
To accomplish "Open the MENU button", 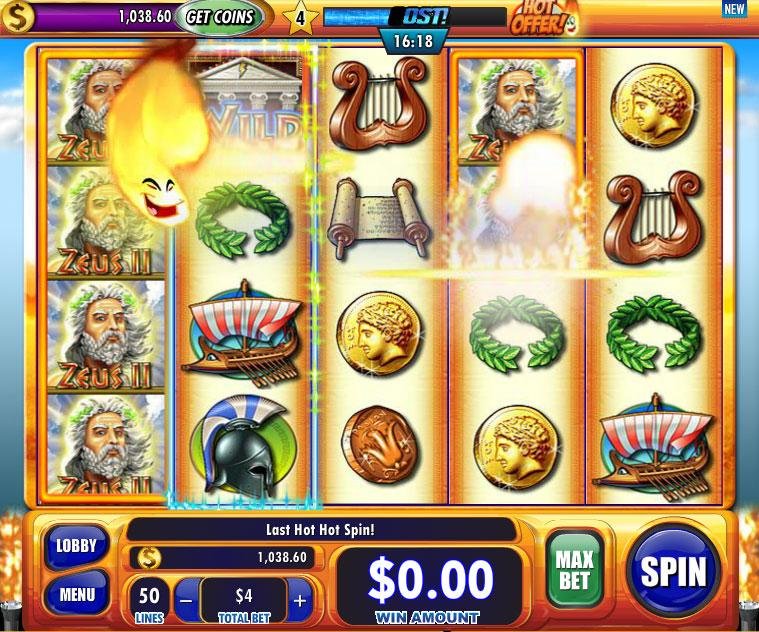I will coord(77,594).
